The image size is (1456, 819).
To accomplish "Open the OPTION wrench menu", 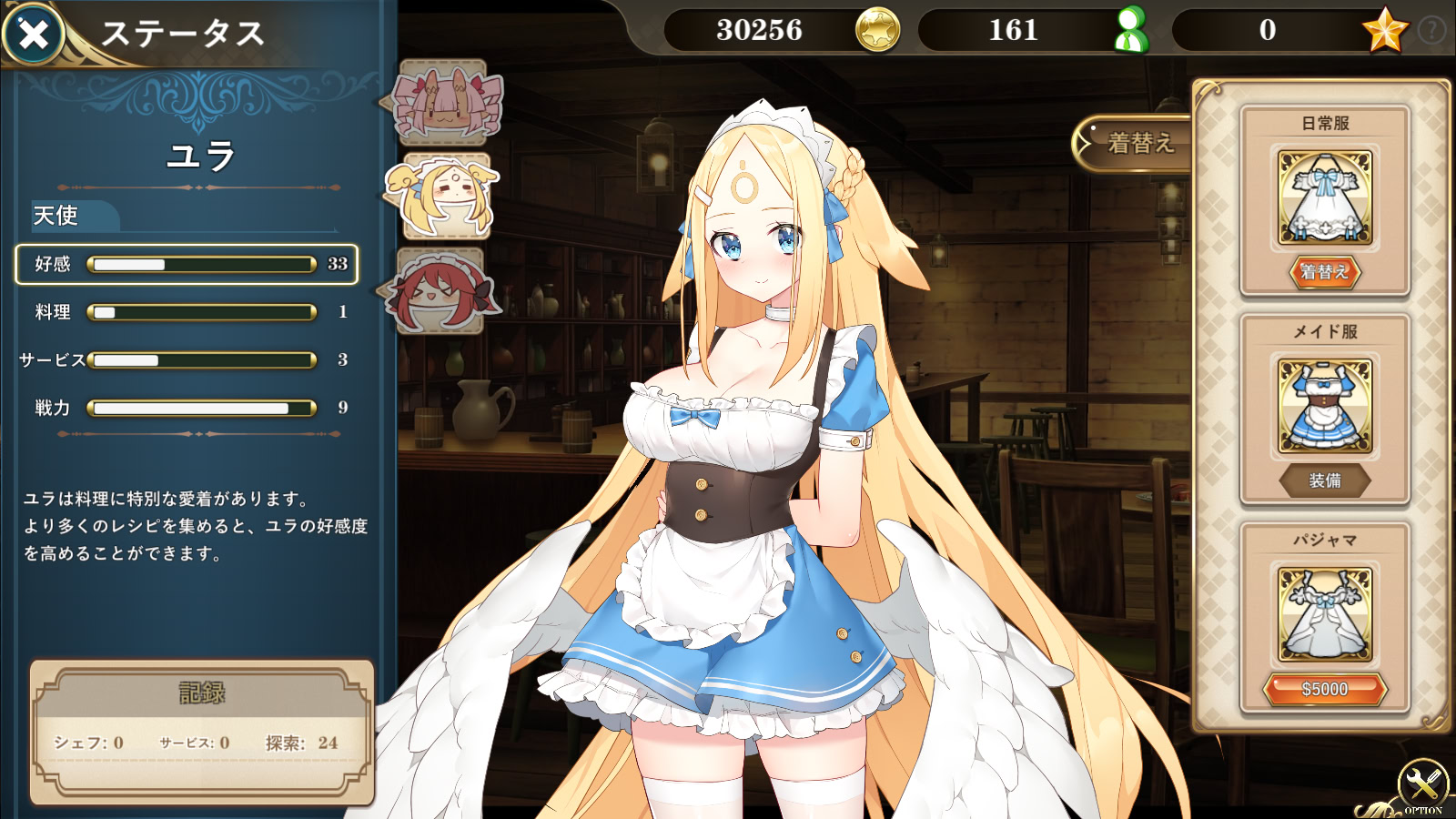I will [1422, 784].
